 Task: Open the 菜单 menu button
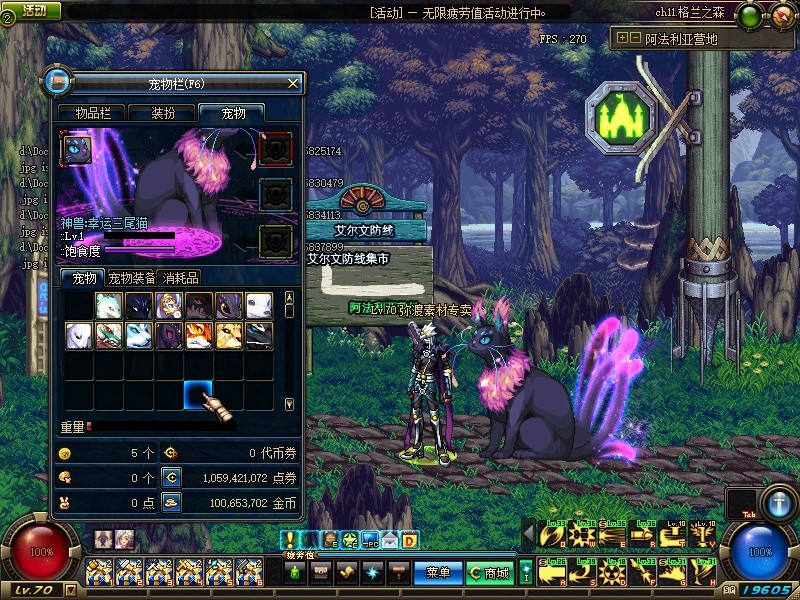(x=438, y=573)
